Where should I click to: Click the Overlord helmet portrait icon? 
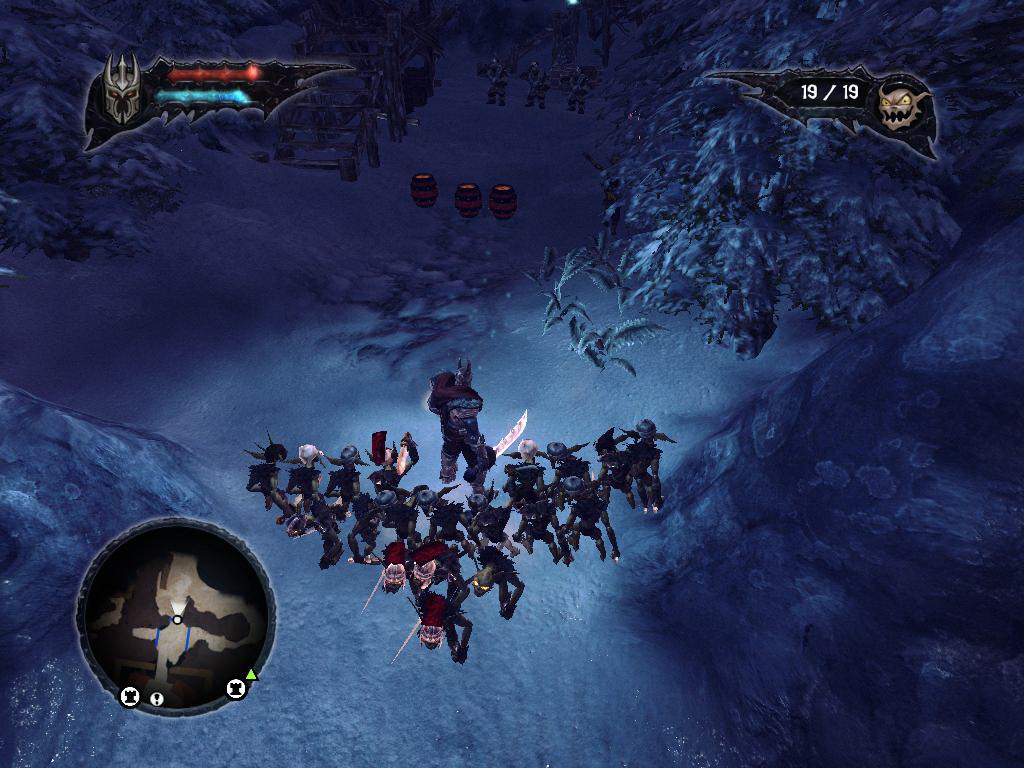coord(121,89)
